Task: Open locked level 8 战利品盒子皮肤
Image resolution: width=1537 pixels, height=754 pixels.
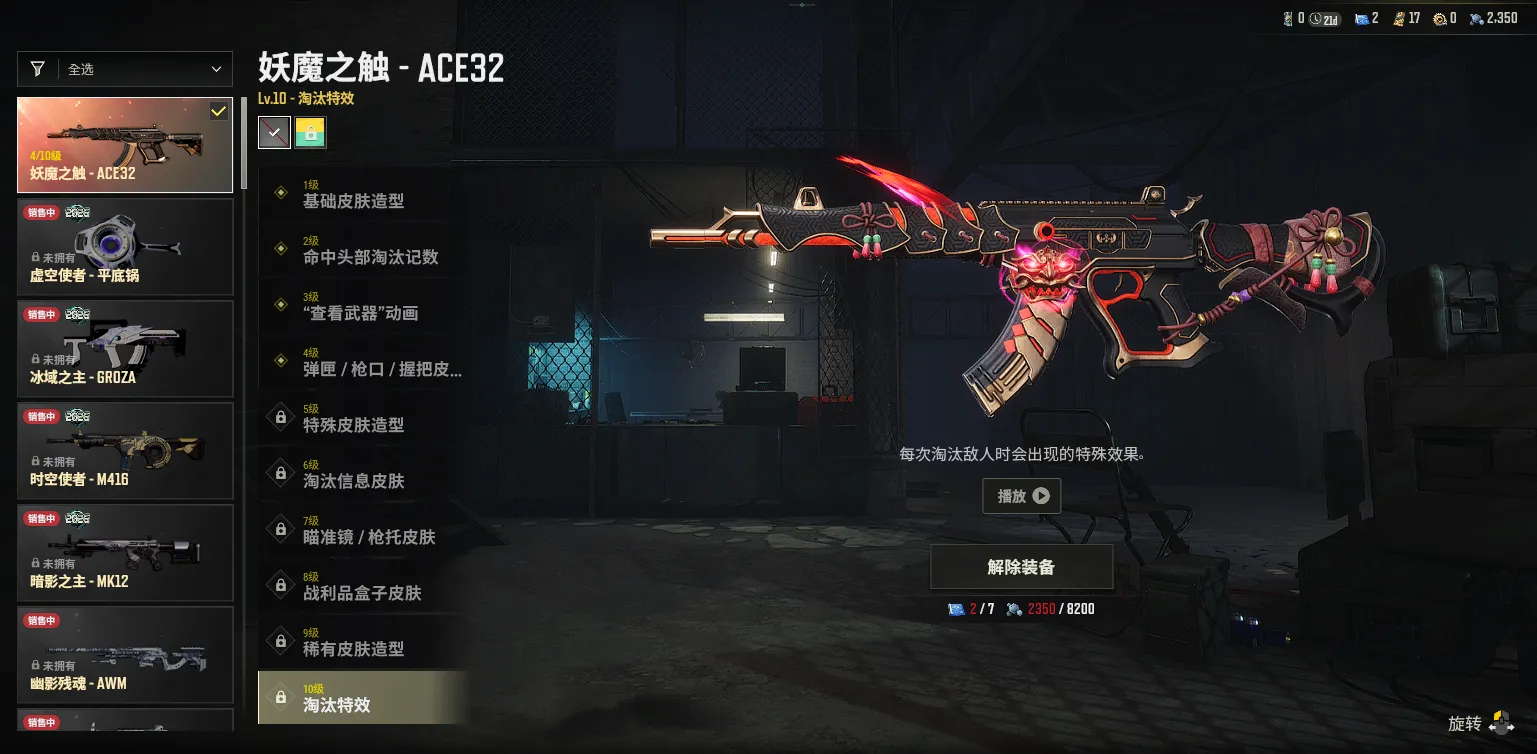Action: point(360,586)
